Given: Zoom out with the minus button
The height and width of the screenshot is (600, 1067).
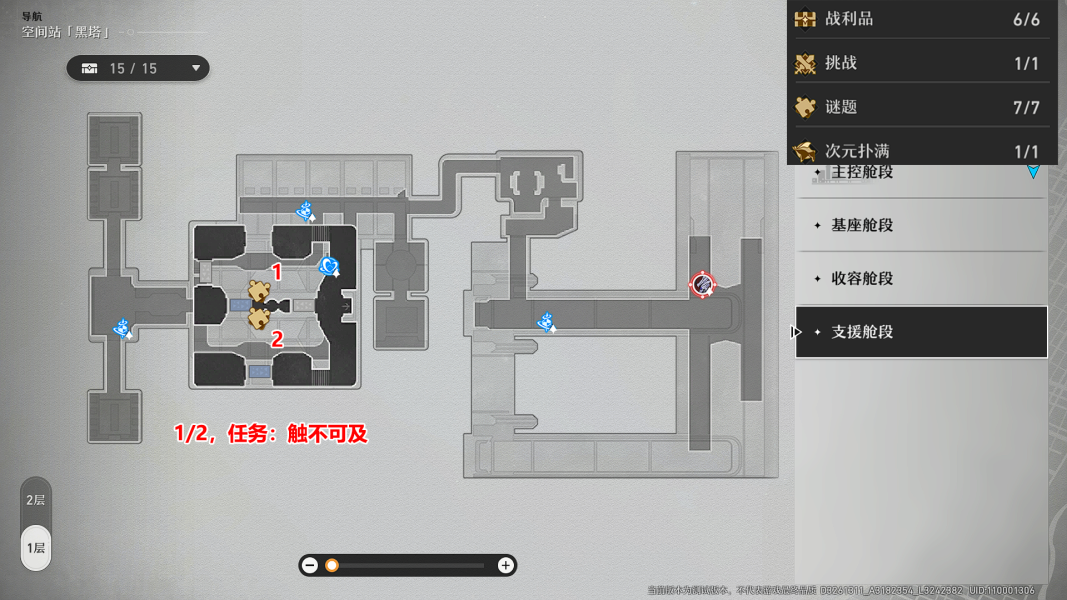Looking at the screenshot, I should pyautogui.click(x=310, y=566).
